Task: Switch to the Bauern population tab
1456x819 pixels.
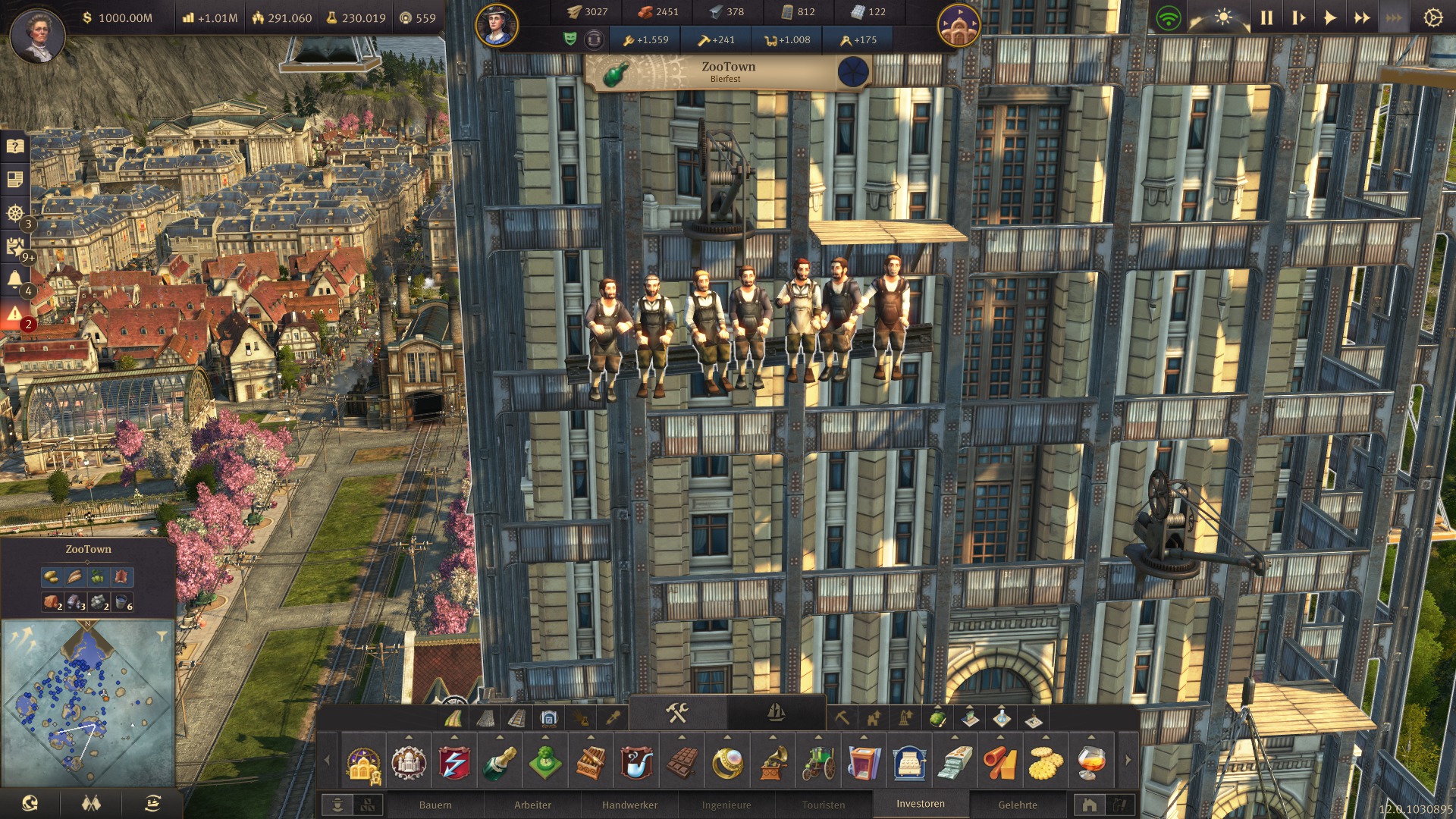Action: coord(435,805)
